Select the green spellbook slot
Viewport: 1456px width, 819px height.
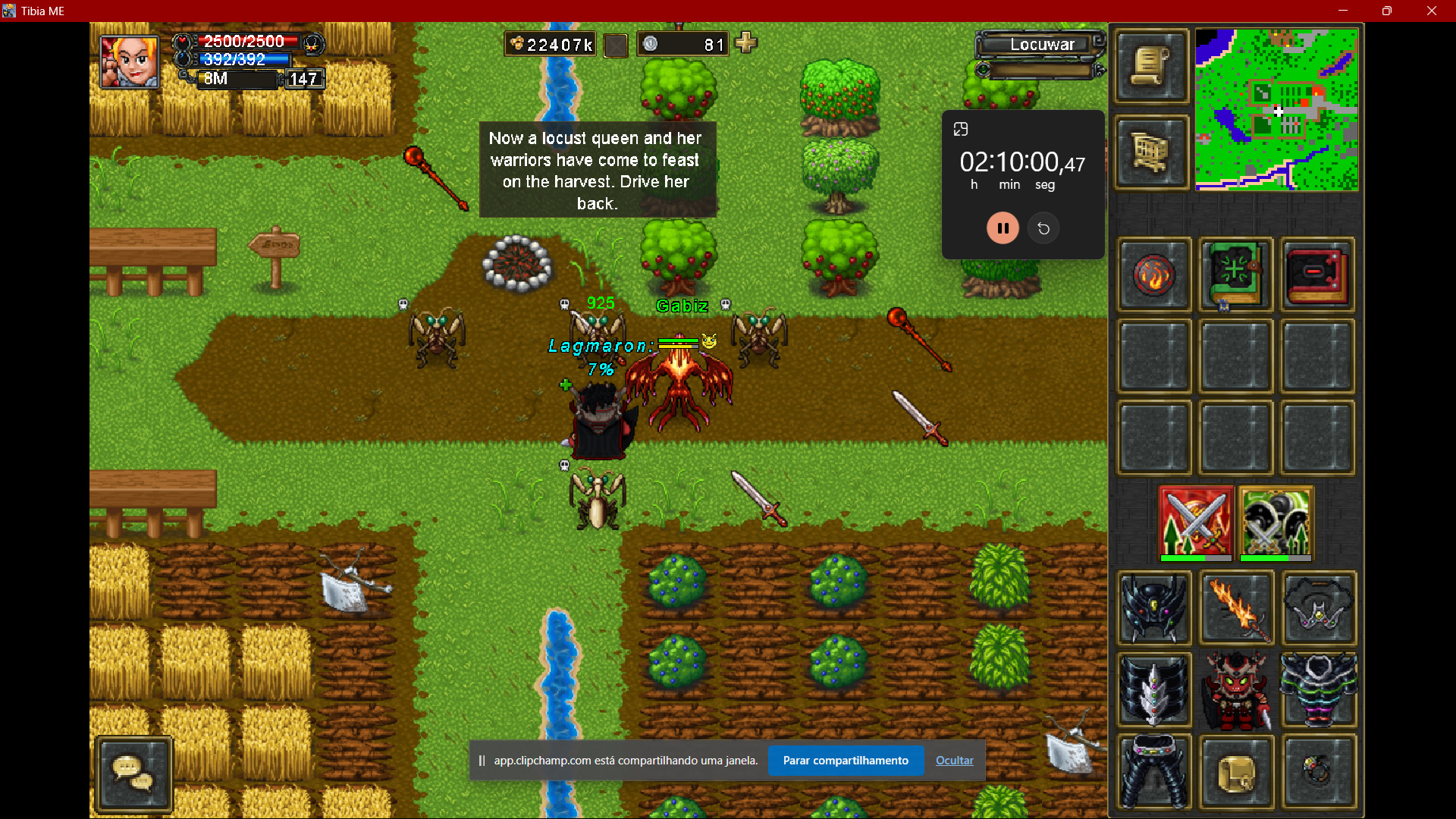click(x=1236, y=275)
